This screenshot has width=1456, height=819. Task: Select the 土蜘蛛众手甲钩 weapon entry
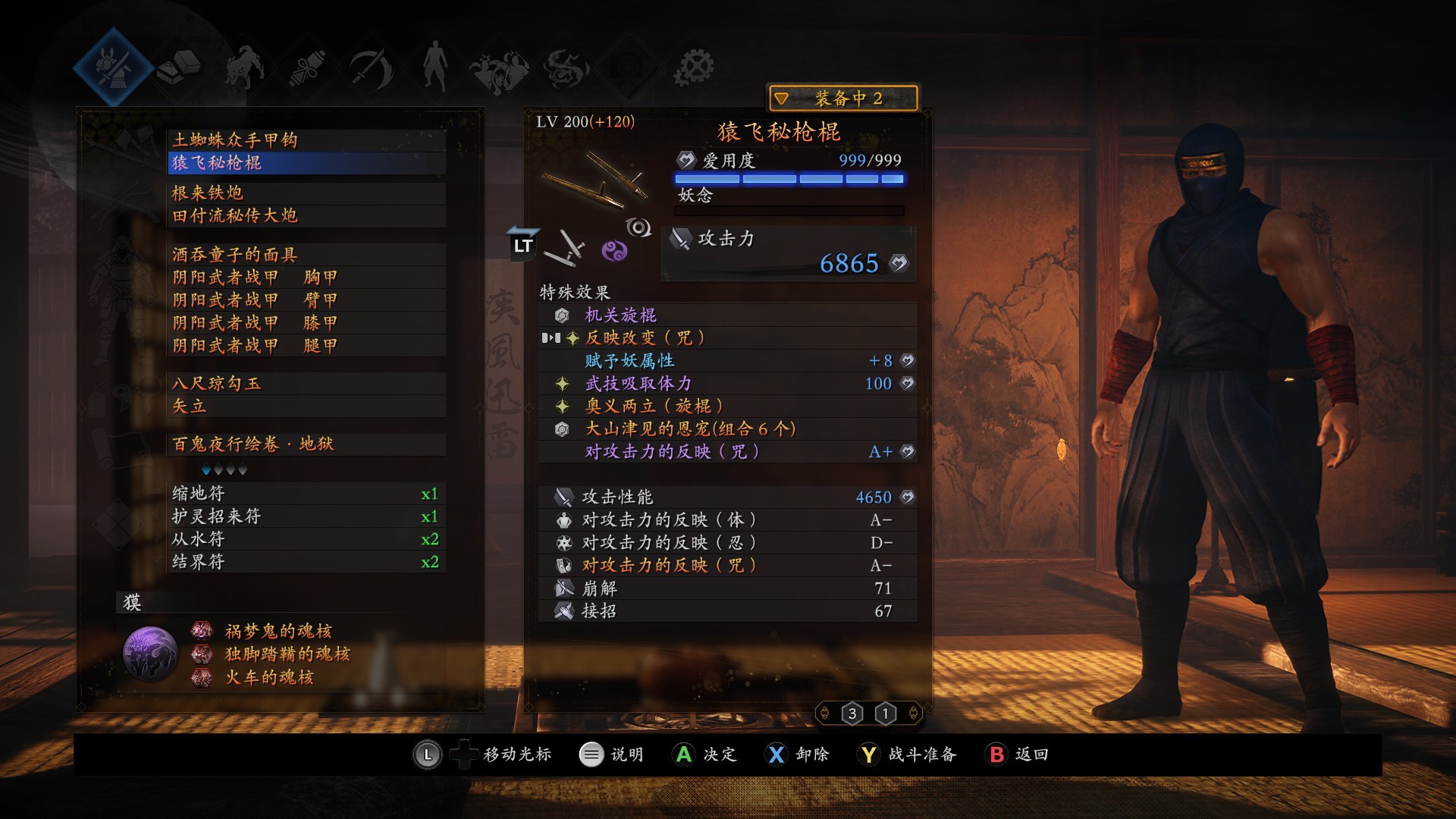(x=235, y=140)
